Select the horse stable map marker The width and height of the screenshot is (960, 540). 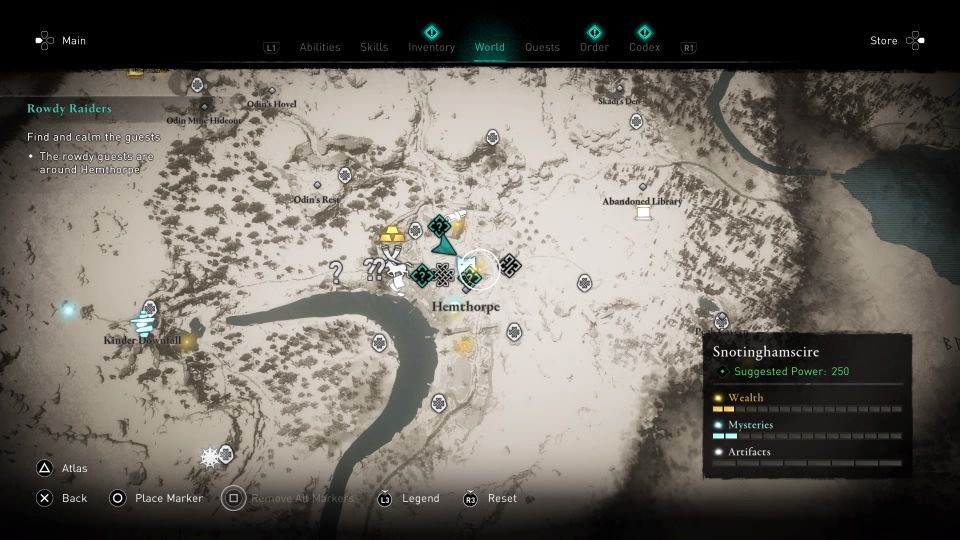(x=400, y=270)
